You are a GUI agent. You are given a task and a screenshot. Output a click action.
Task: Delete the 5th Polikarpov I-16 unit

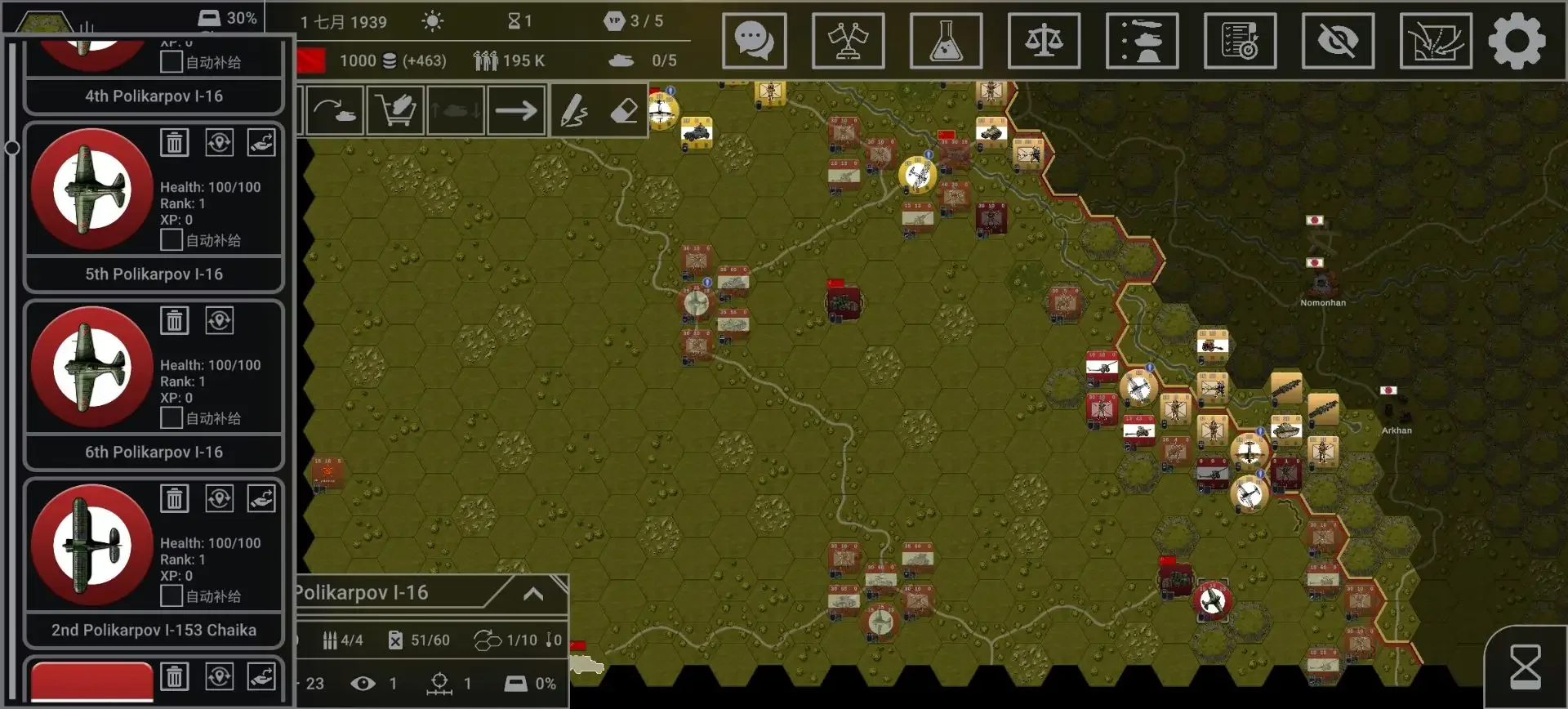point(175,143)
